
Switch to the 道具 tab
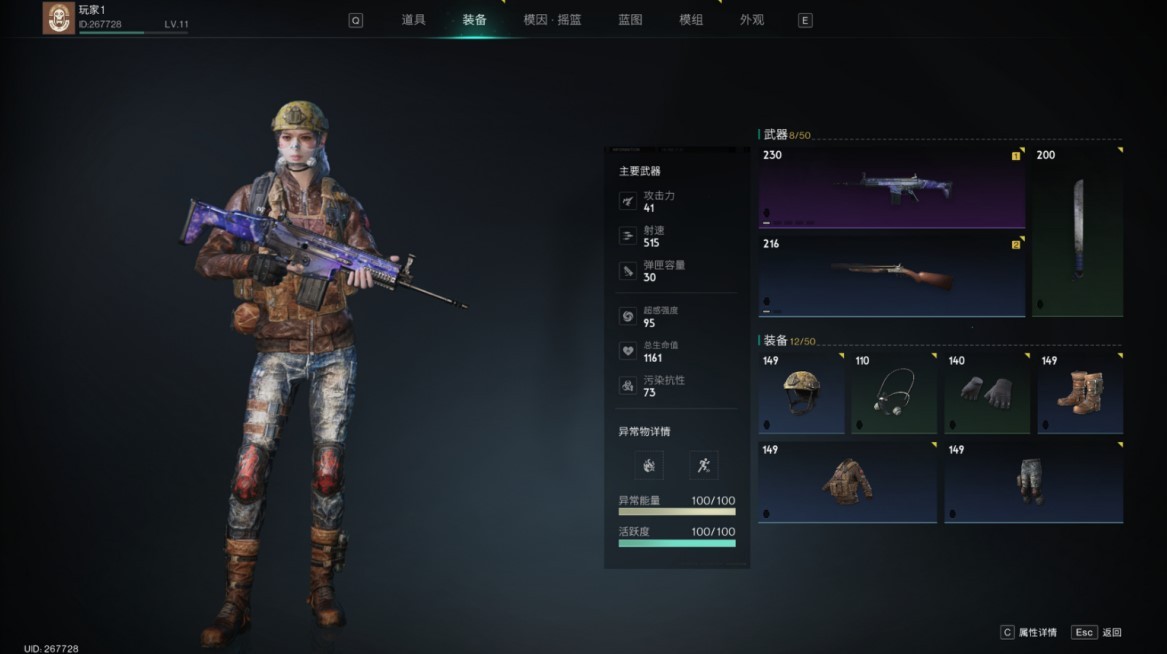[413, 20]
